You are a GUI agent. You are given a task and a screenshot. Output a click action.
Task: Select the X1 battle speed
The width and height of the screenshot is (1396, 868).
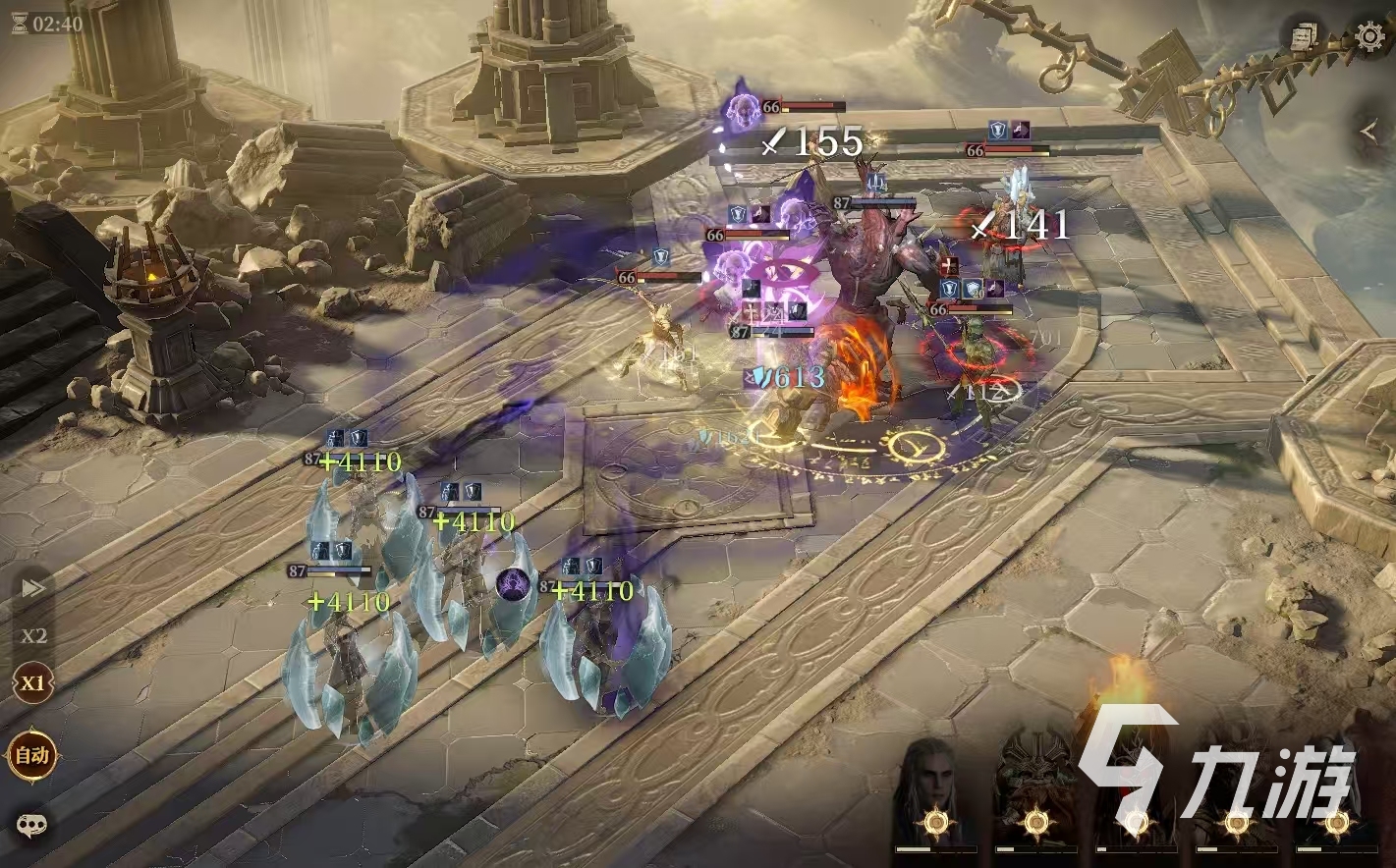33,683
